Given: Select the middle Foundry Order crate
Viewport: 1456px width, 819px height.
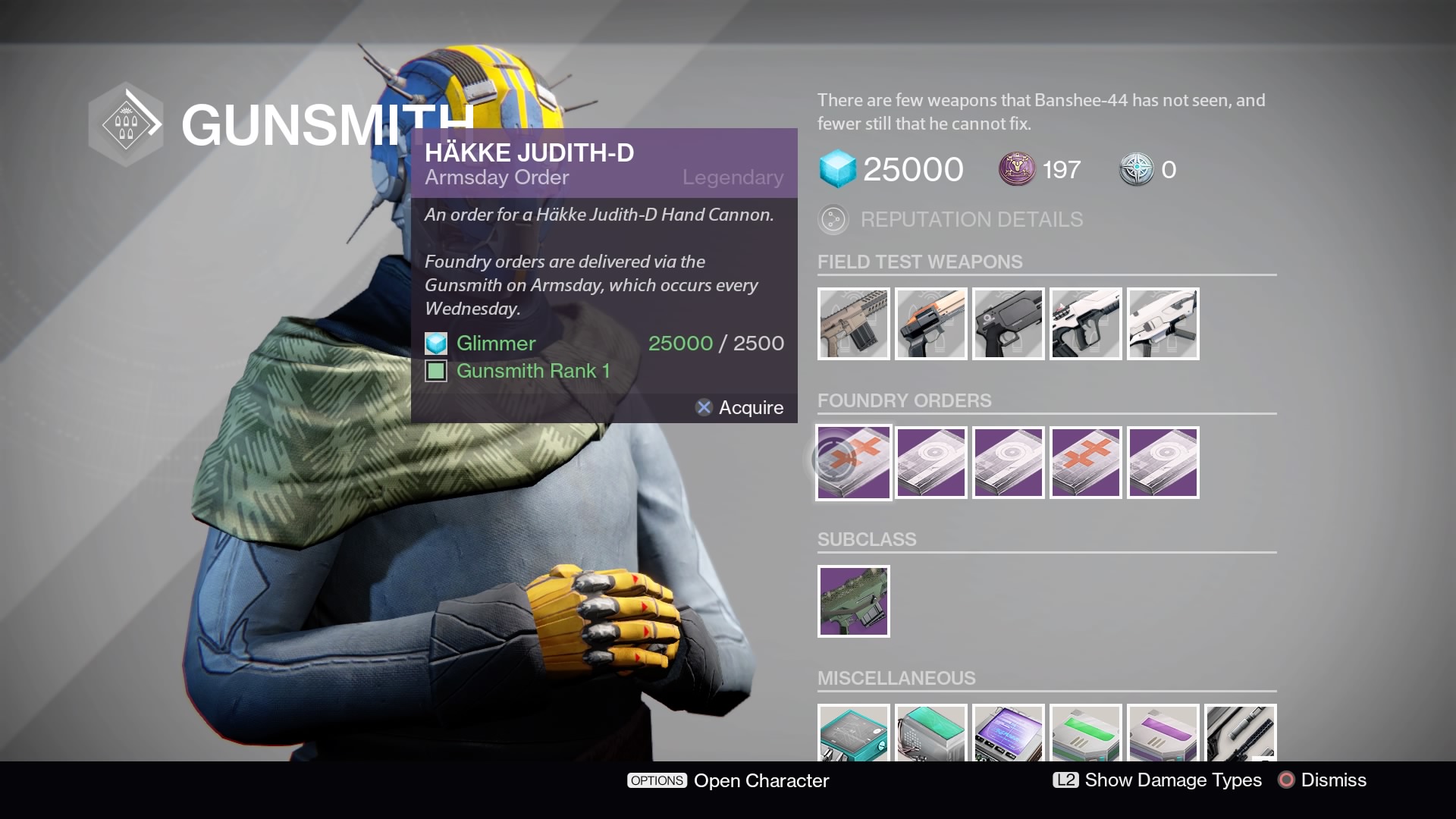Looking at the screenshot, I should [1008, 462].
